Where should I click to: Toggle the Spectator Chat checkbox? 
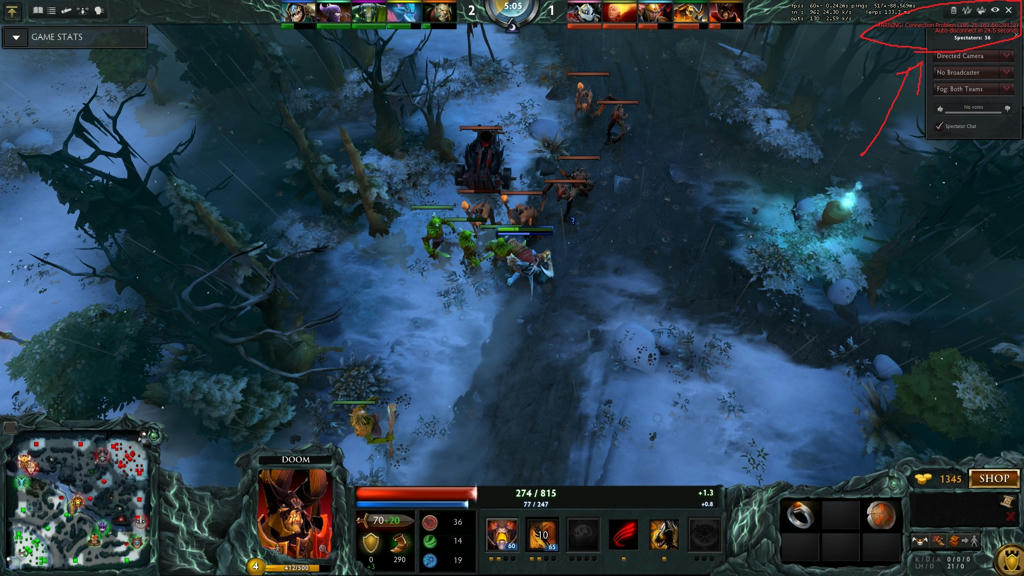(x=939, y=126)
